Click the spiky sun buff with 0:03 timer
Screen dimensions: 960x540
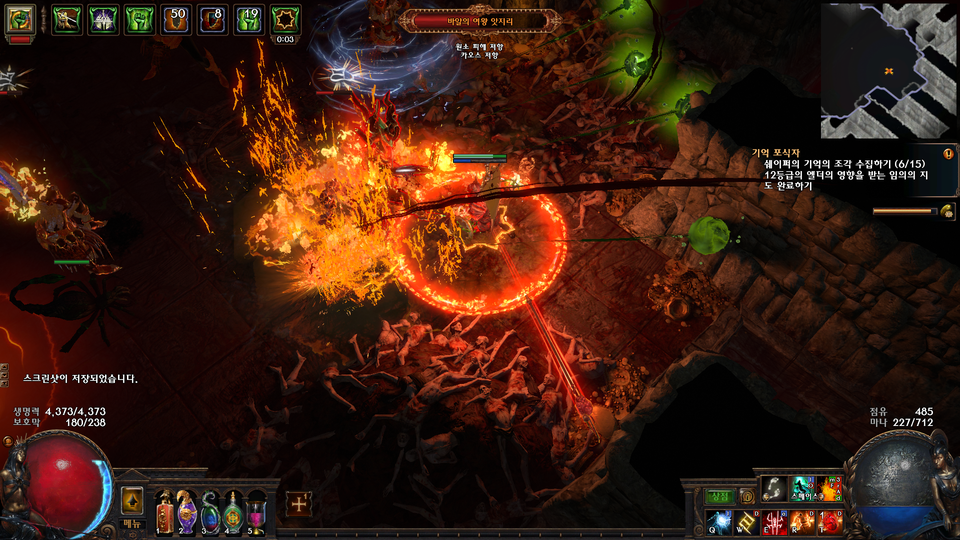click(286, 19)
